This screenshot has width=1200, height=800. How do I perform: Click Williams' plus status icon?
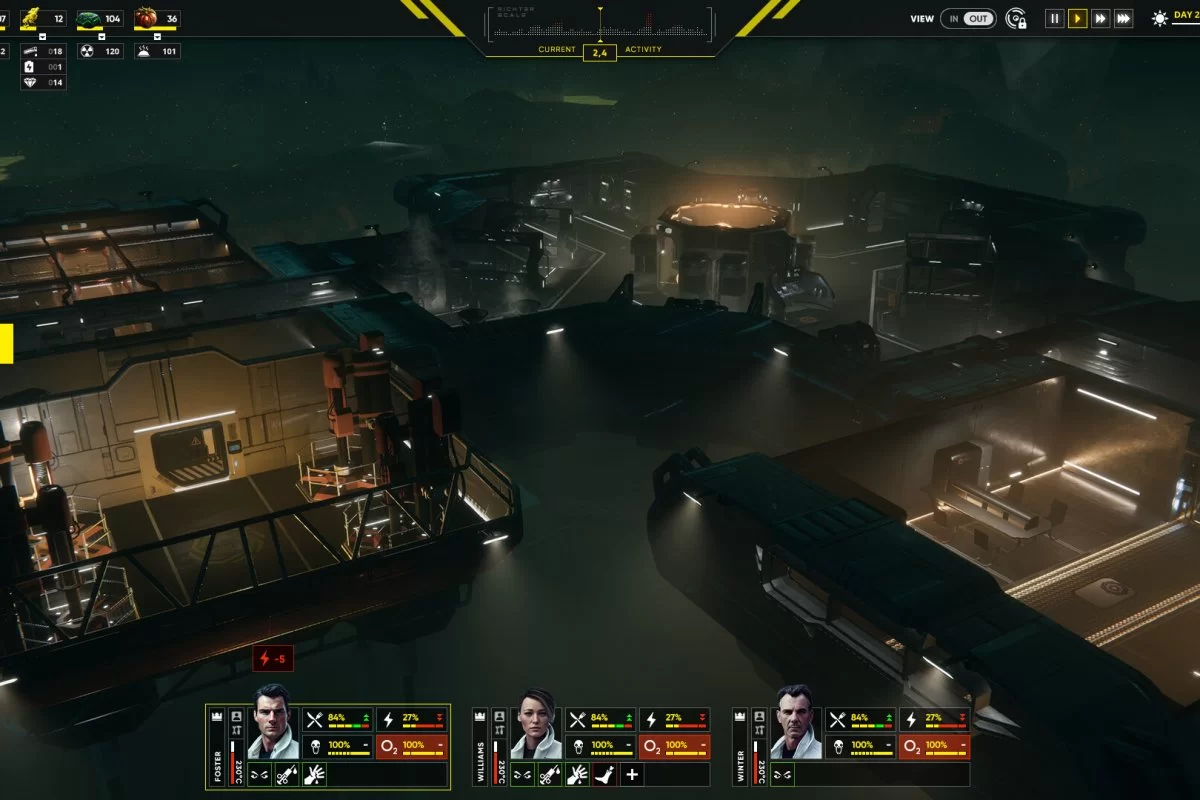(x=632, y=774)
